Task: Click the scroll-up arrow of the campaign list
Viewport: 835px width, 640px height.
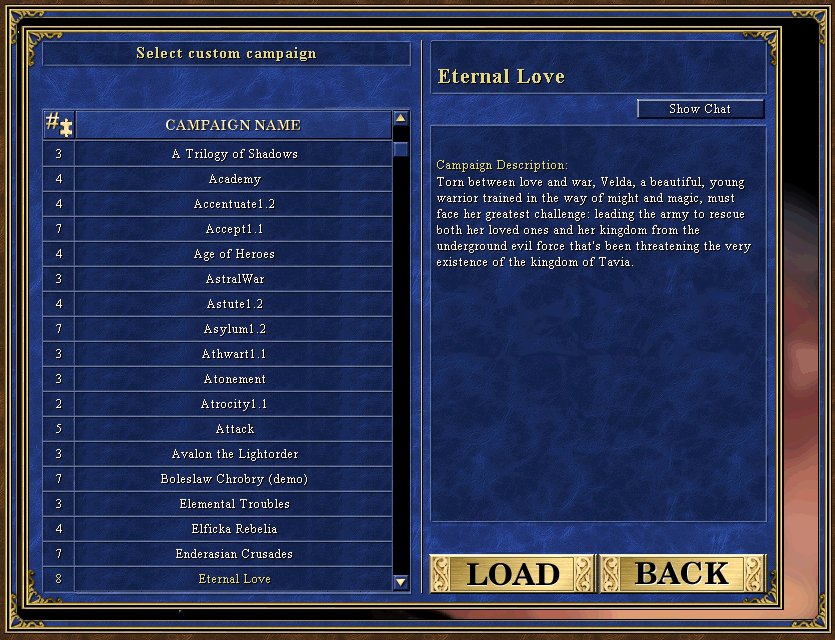Action: (x=401, y=118)
